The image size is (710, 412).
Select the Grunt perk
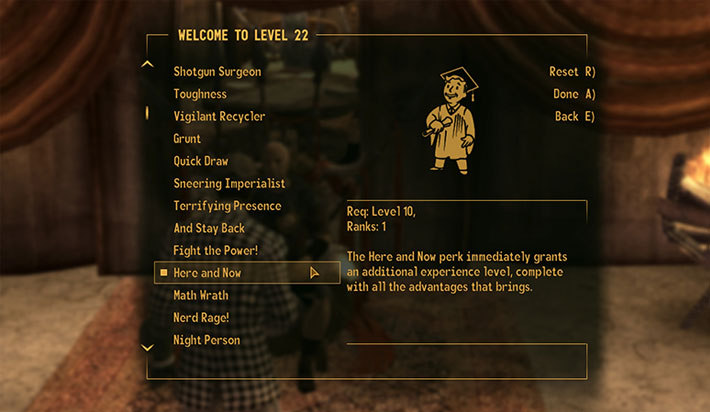point(187,139)
